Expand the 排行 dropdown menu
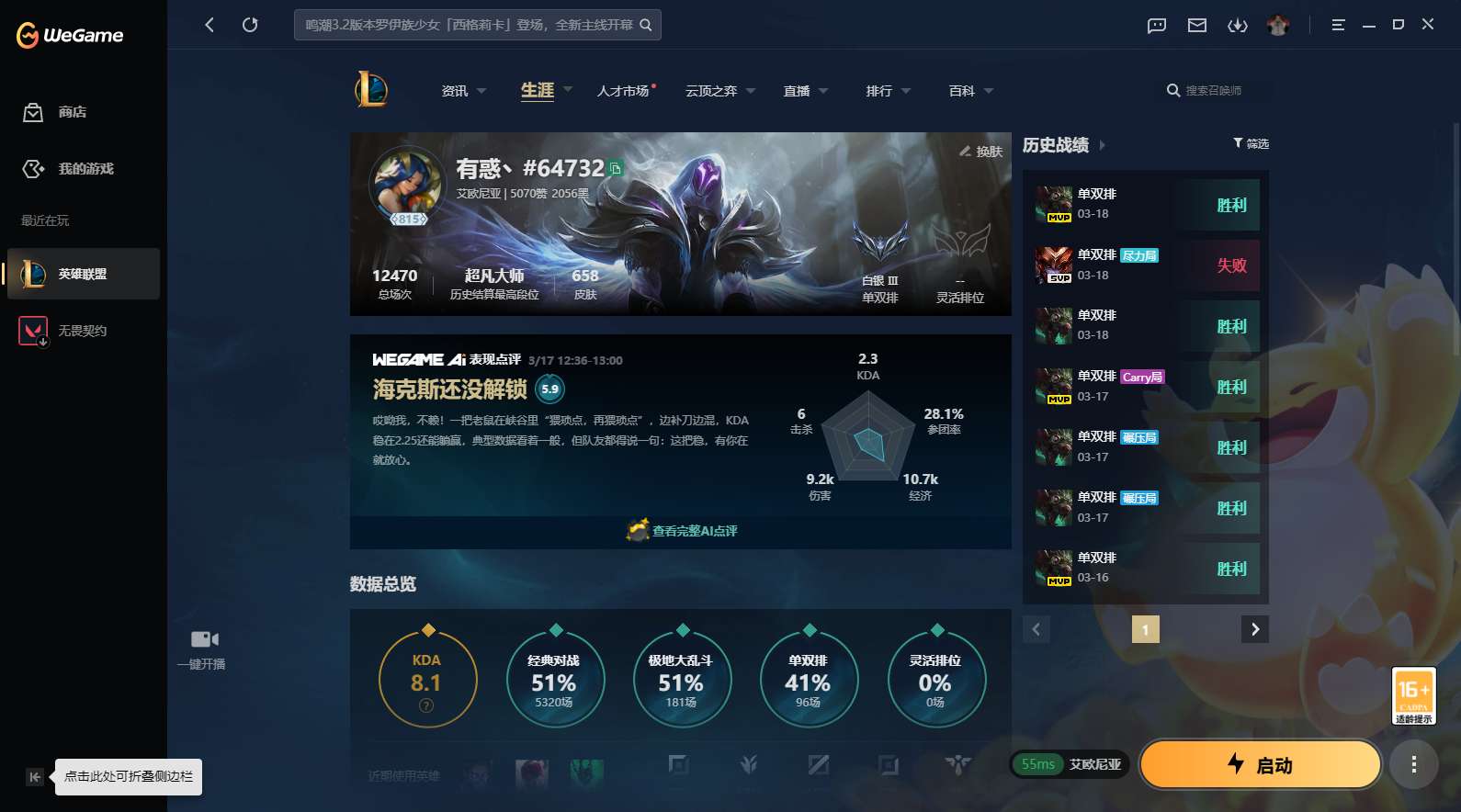1461x812 pixels. point(884,90)
